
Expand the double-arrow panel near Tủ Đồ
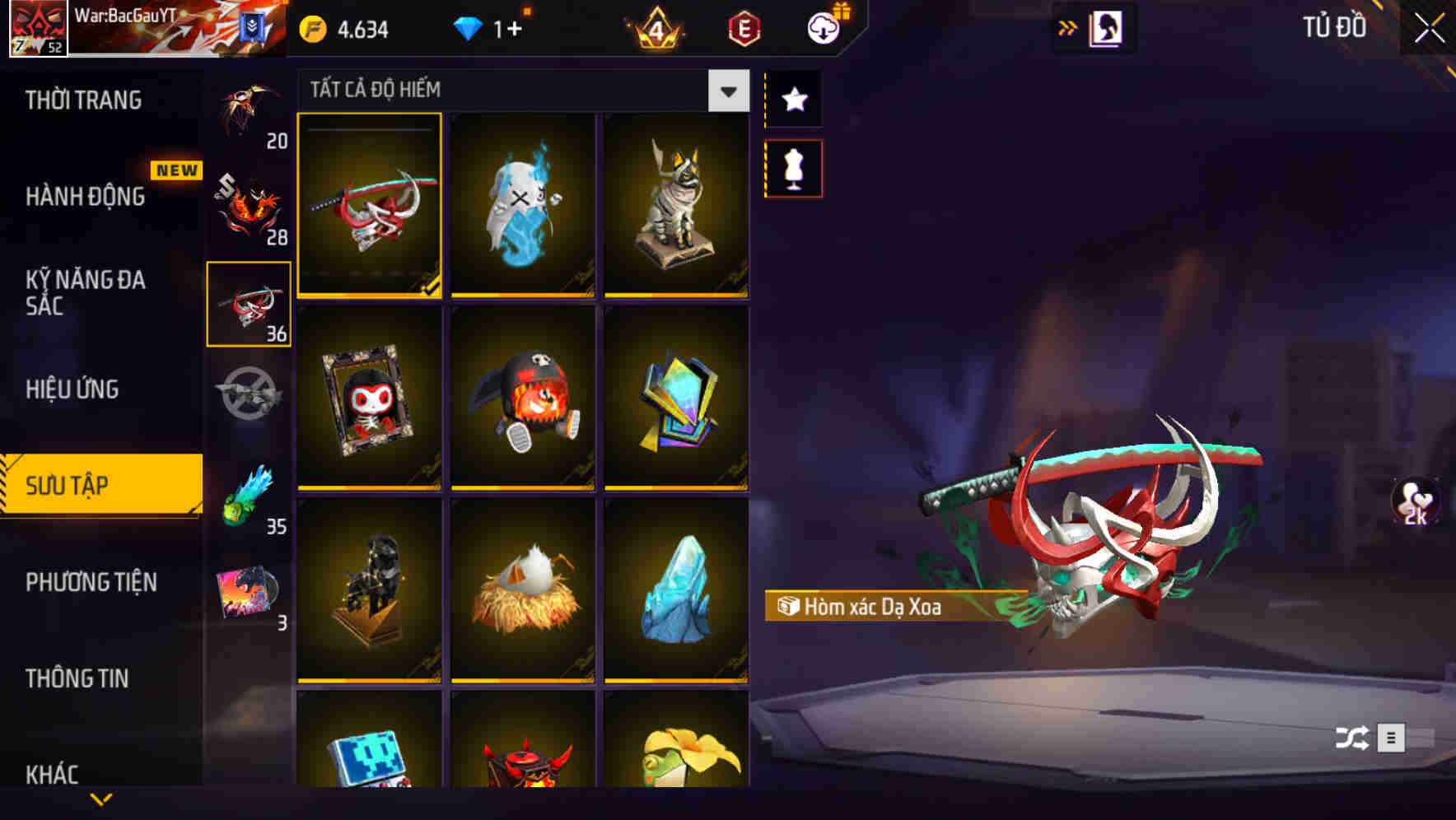coord(1068,26)
